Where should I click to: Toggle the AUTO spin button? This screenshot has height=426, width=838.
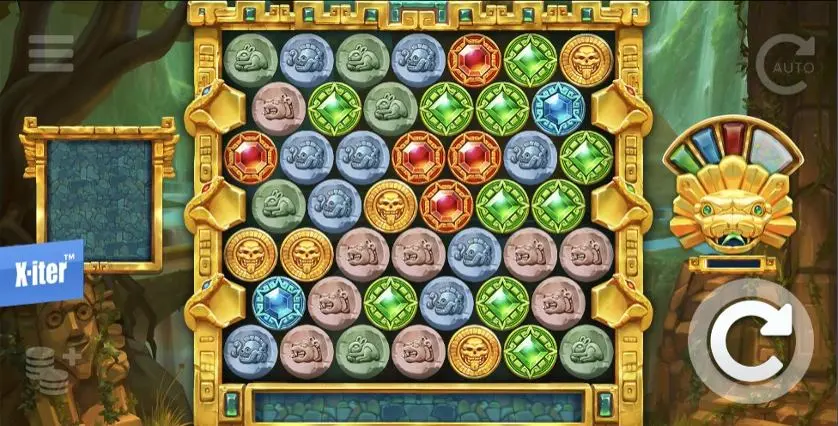click(x=786, y=64)
